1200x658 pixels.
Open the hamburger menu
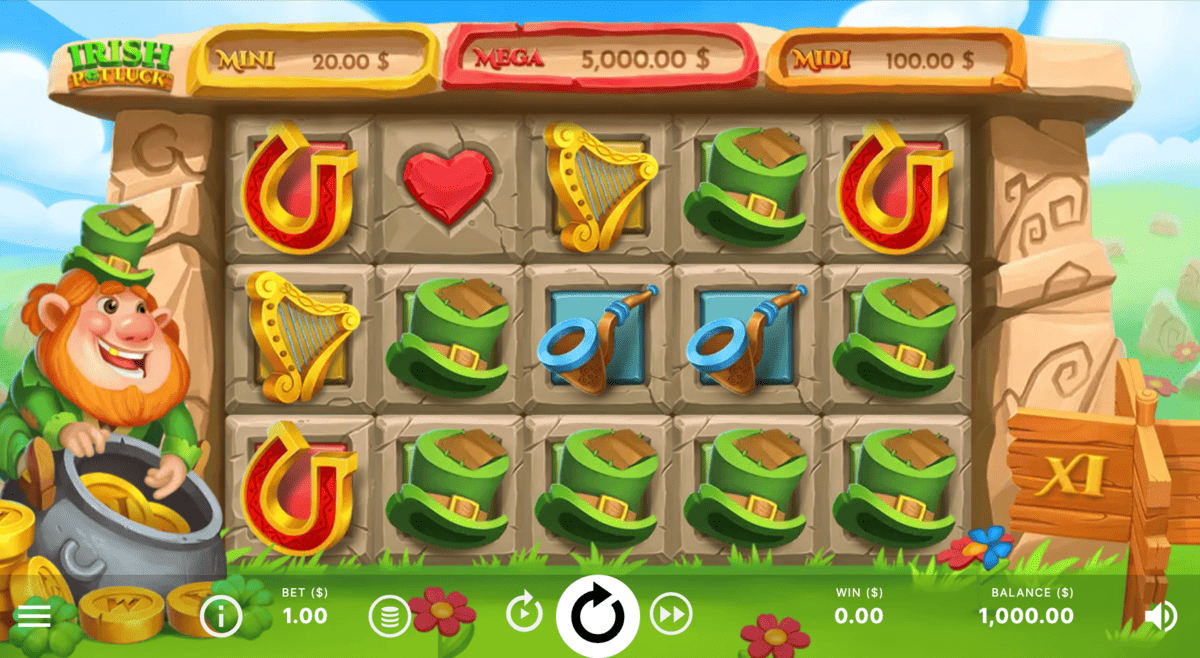tap(33, 616)
